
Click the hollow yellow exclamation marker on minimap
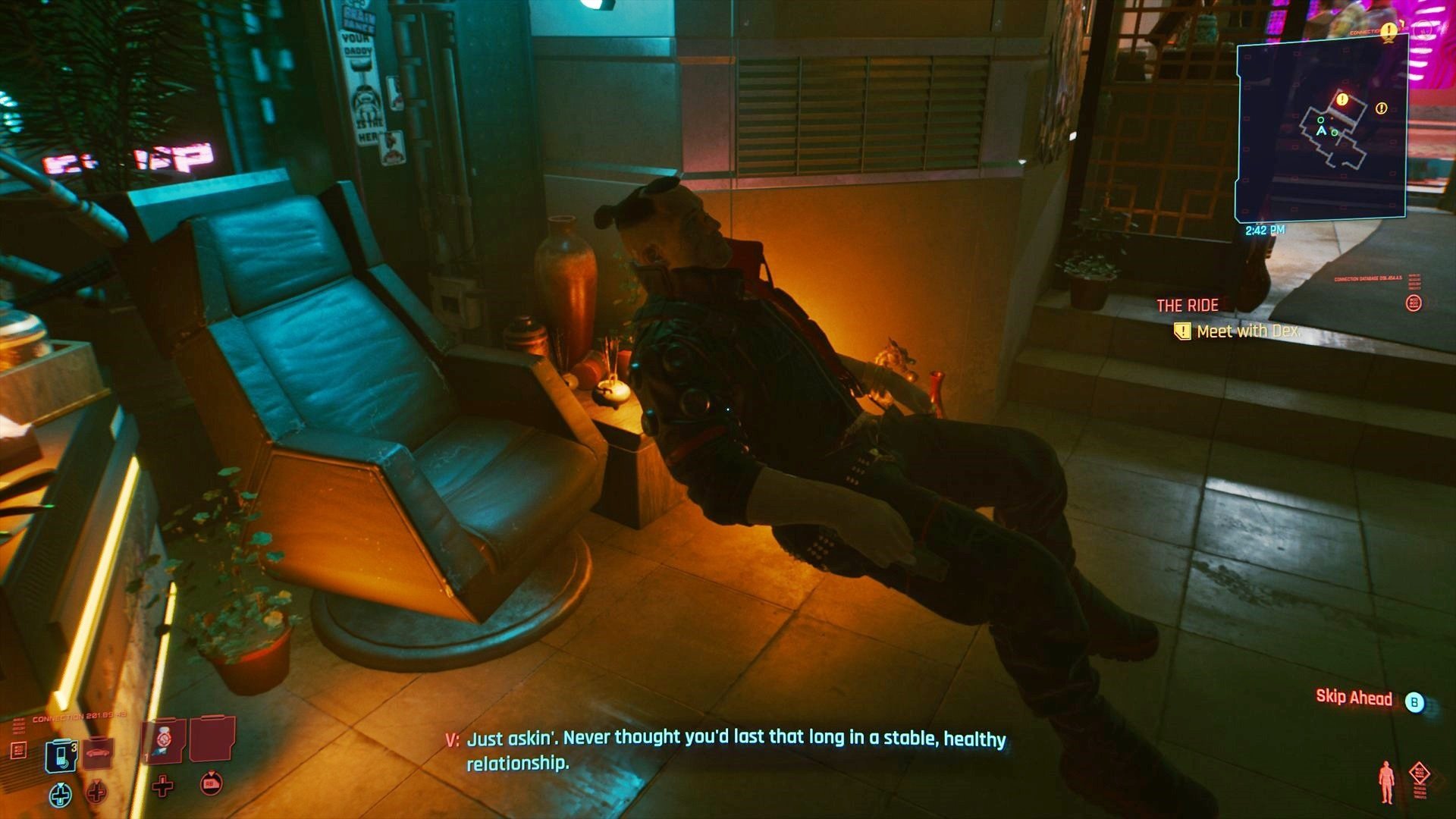click(x=1381, y=108)
